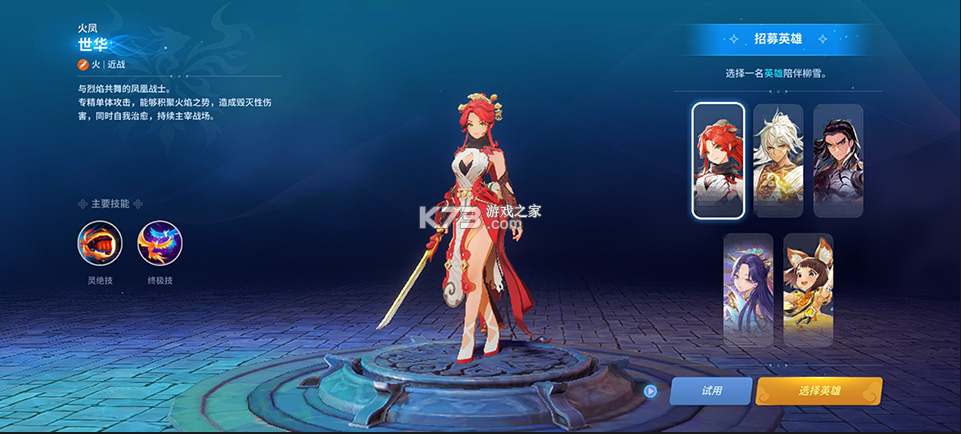
Task: Click the small blue play button
Action: click(x=650, y=391)
